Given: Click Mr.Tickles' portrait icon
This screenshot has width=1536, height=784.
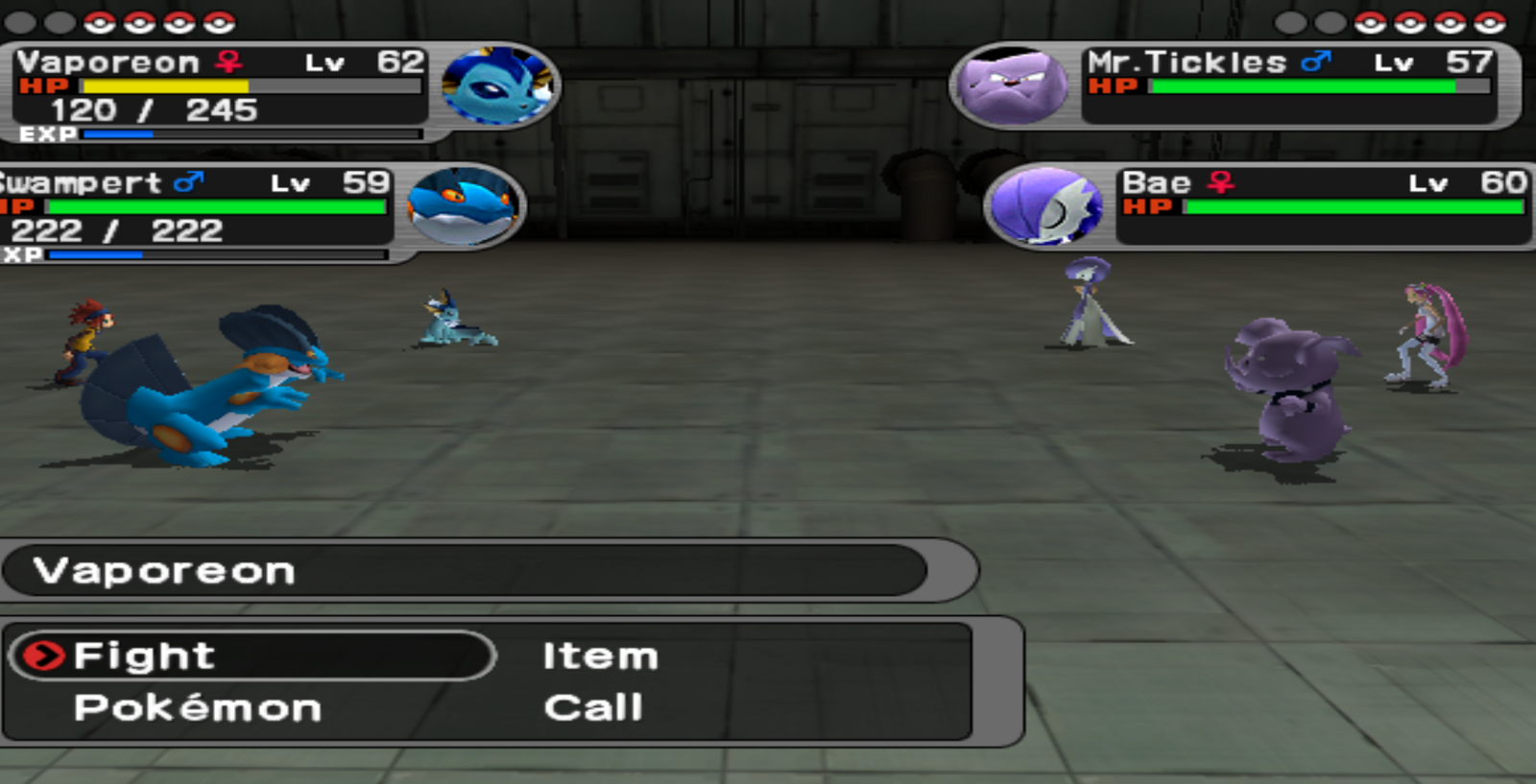Looking at the screenshot, I should (1013, 86).
